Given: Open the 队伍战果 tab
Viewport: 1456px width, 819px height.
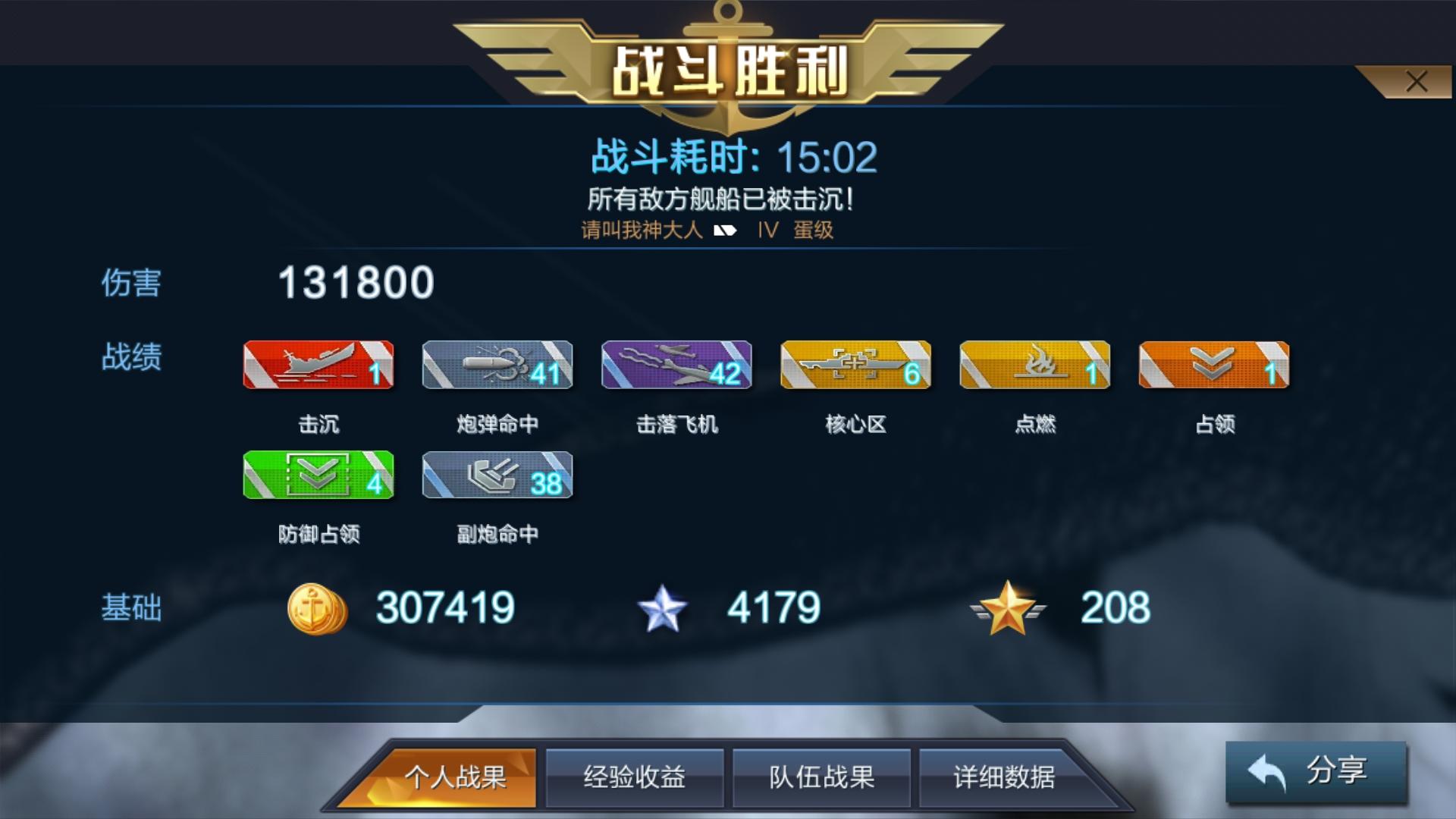Looking at the screenshot, I should pos(821,777).
